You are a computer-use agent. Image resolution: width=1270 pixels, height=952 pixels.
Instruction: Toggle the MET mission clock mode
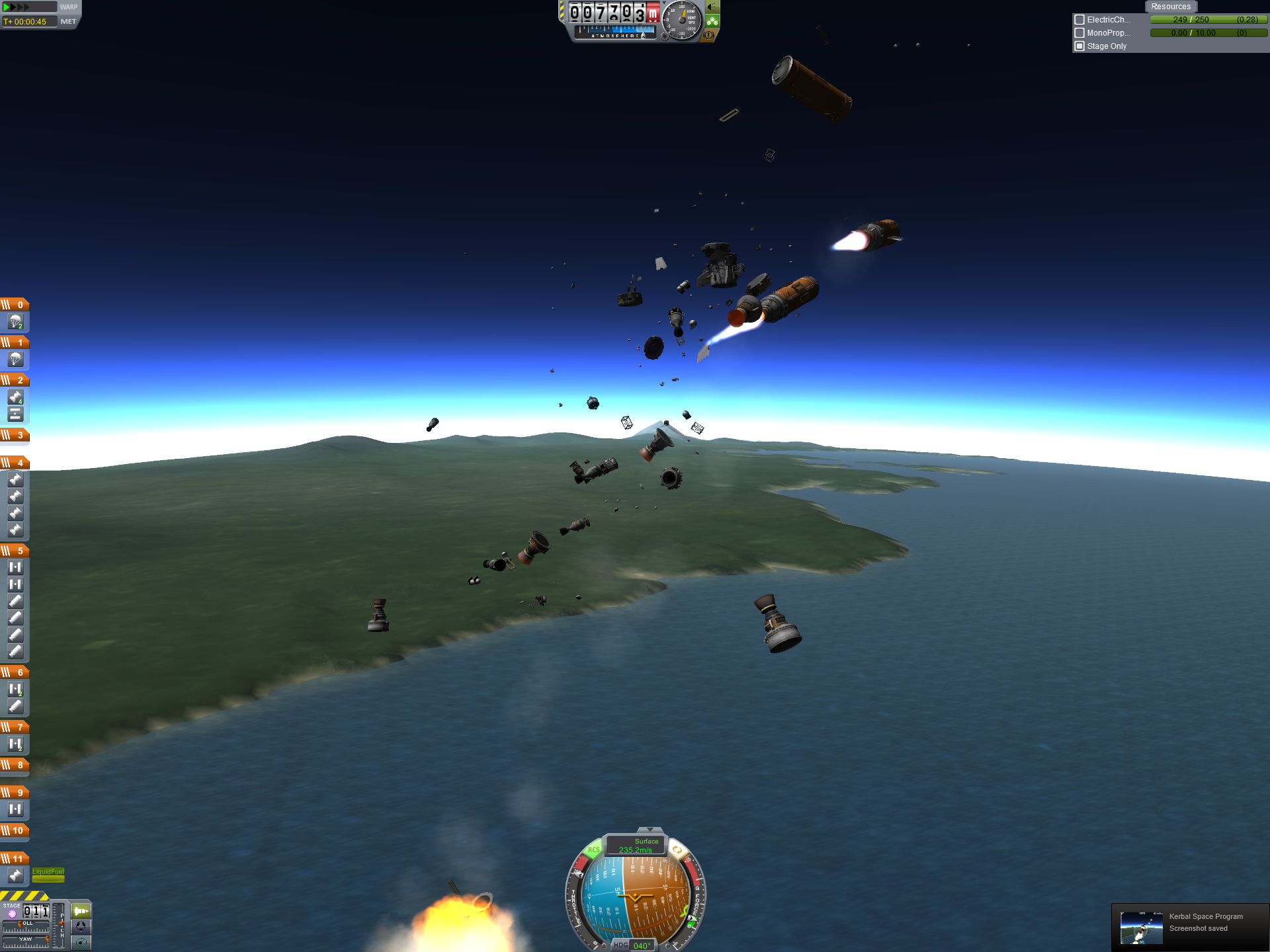pos(68,22)
